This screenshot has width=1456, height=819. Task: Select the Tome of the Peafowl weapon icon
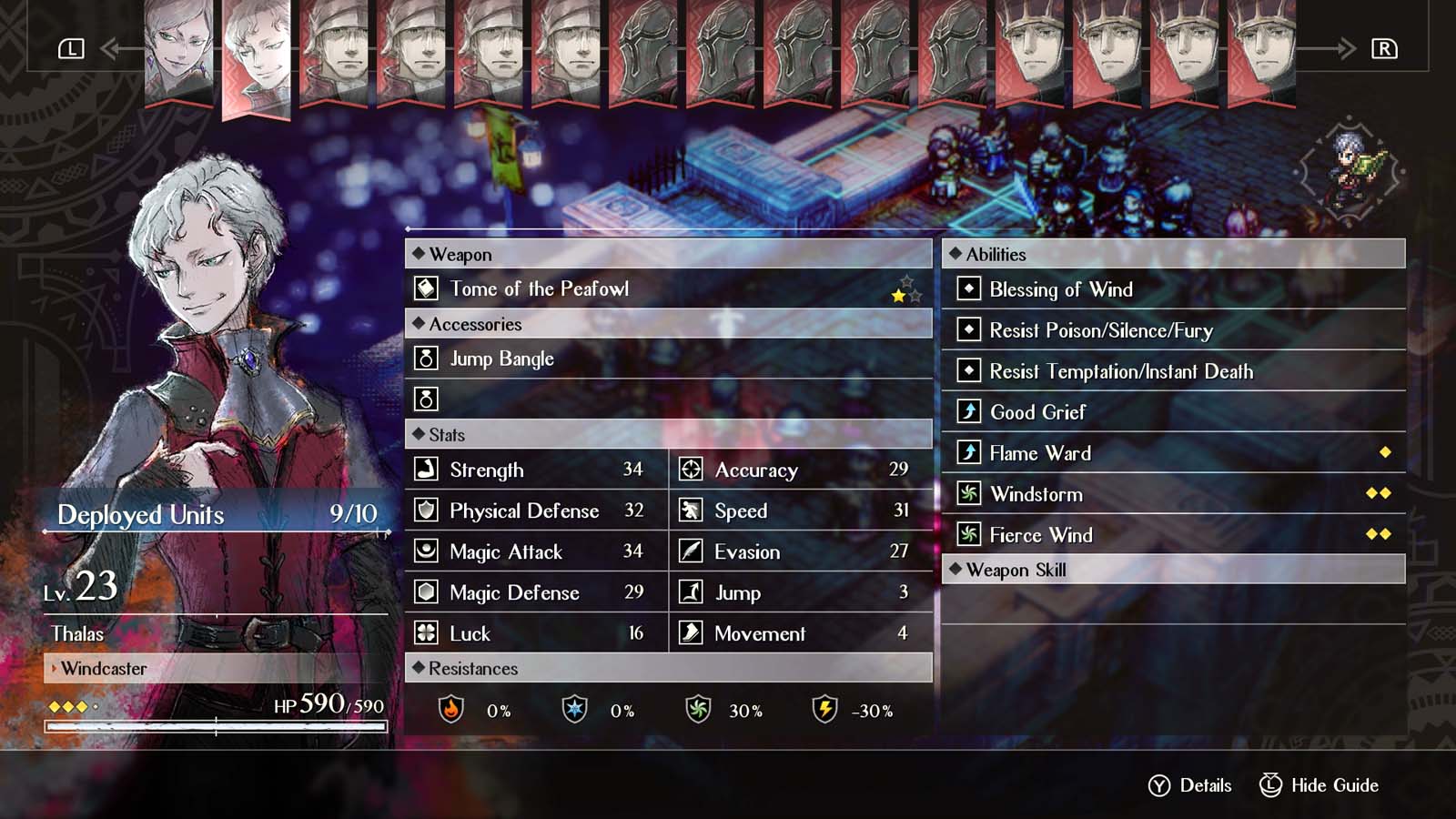coord(424,288)
